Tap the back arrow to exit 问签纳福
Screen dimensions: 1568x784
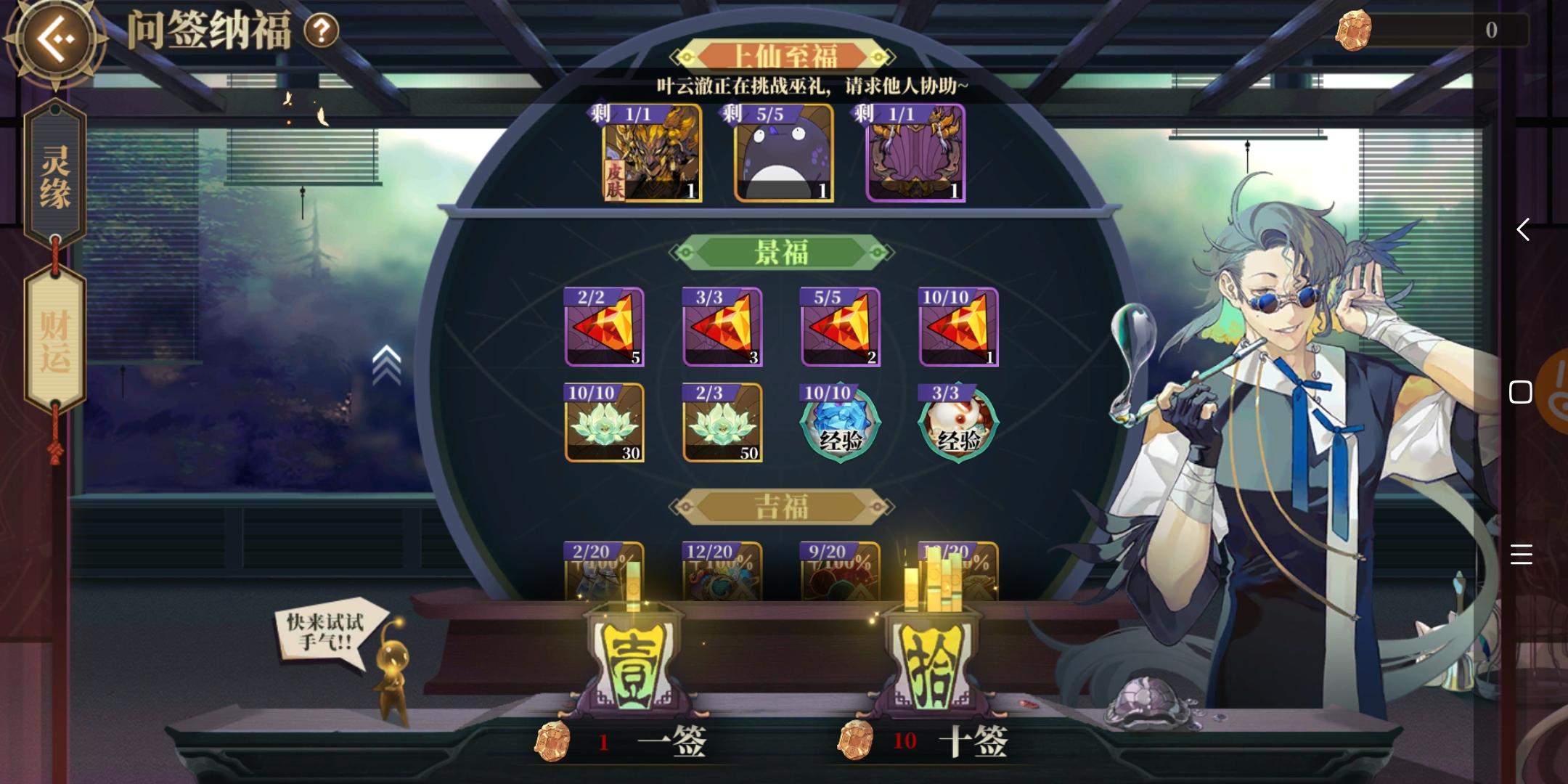click(54, 34)
